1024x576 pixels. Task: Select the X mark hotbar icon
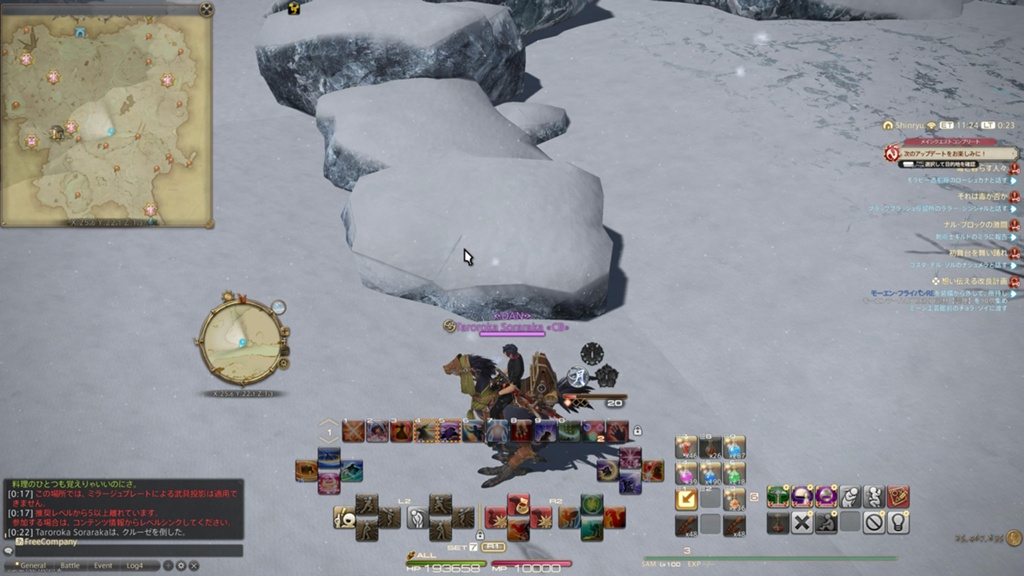click(x=802, y=522)
